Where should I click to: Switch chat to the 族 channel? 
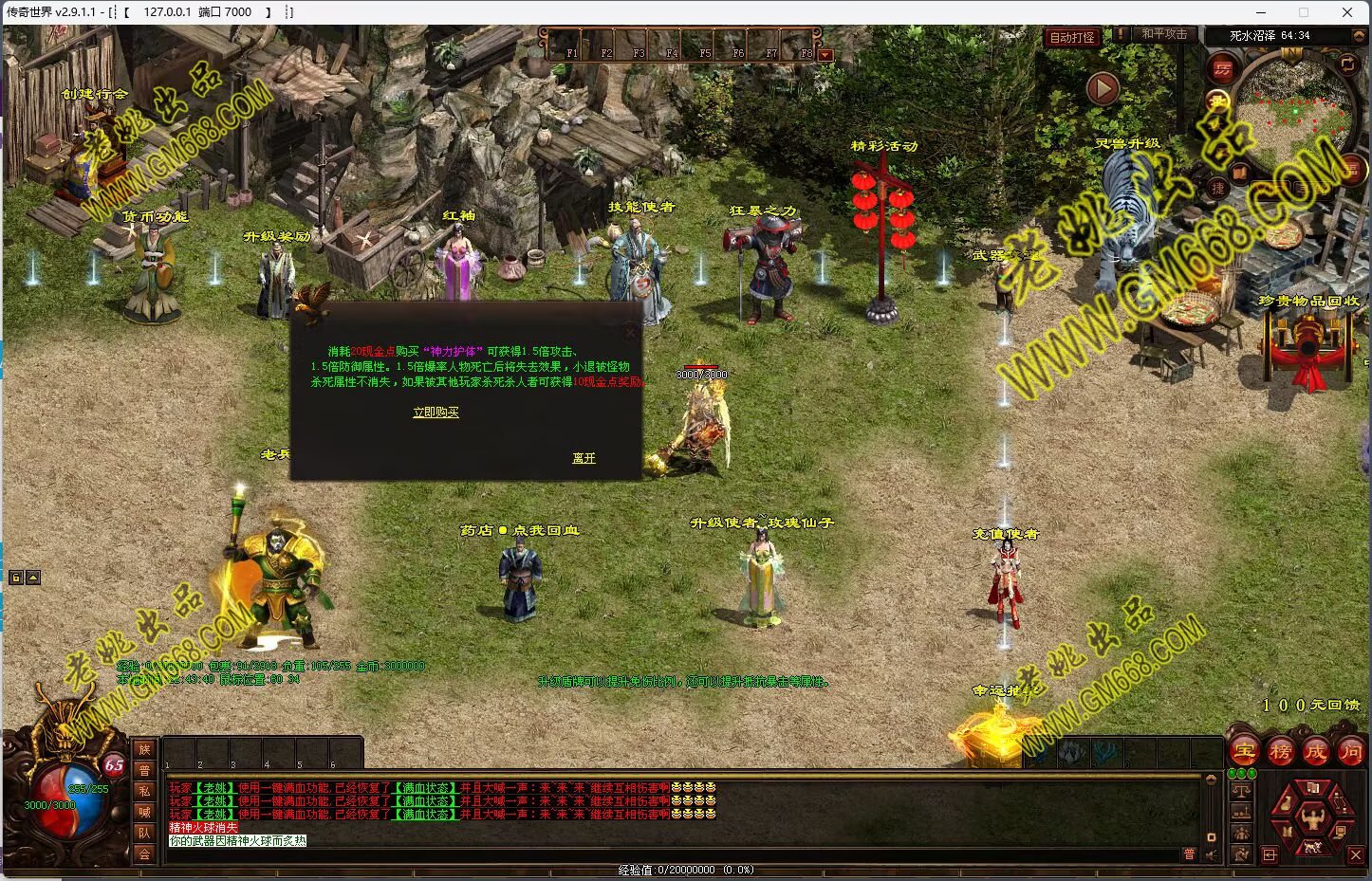pyautogui.click(x=144, y=750)
